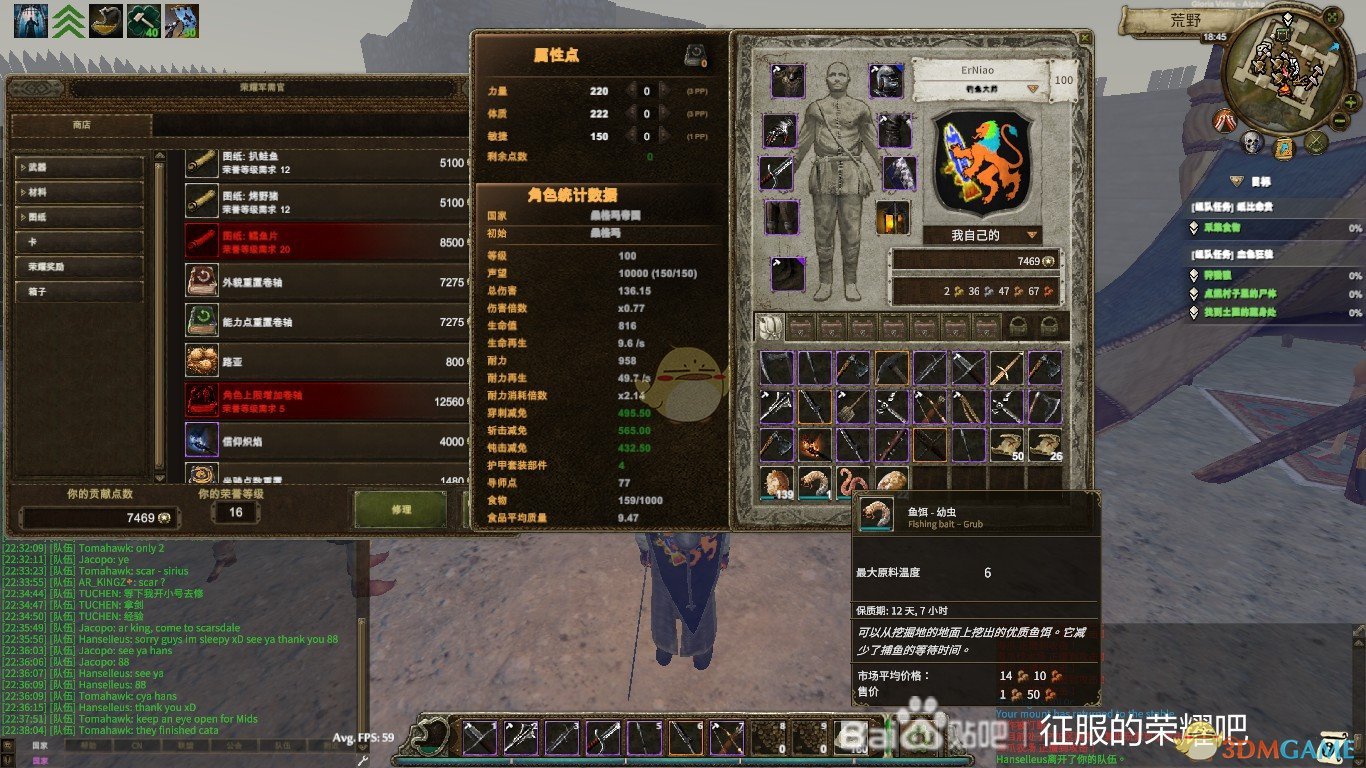Collapse the 目标 objectives tracker
Image resolution: width=1366 pixels, height=768 pixels.
coord(1235,181)
